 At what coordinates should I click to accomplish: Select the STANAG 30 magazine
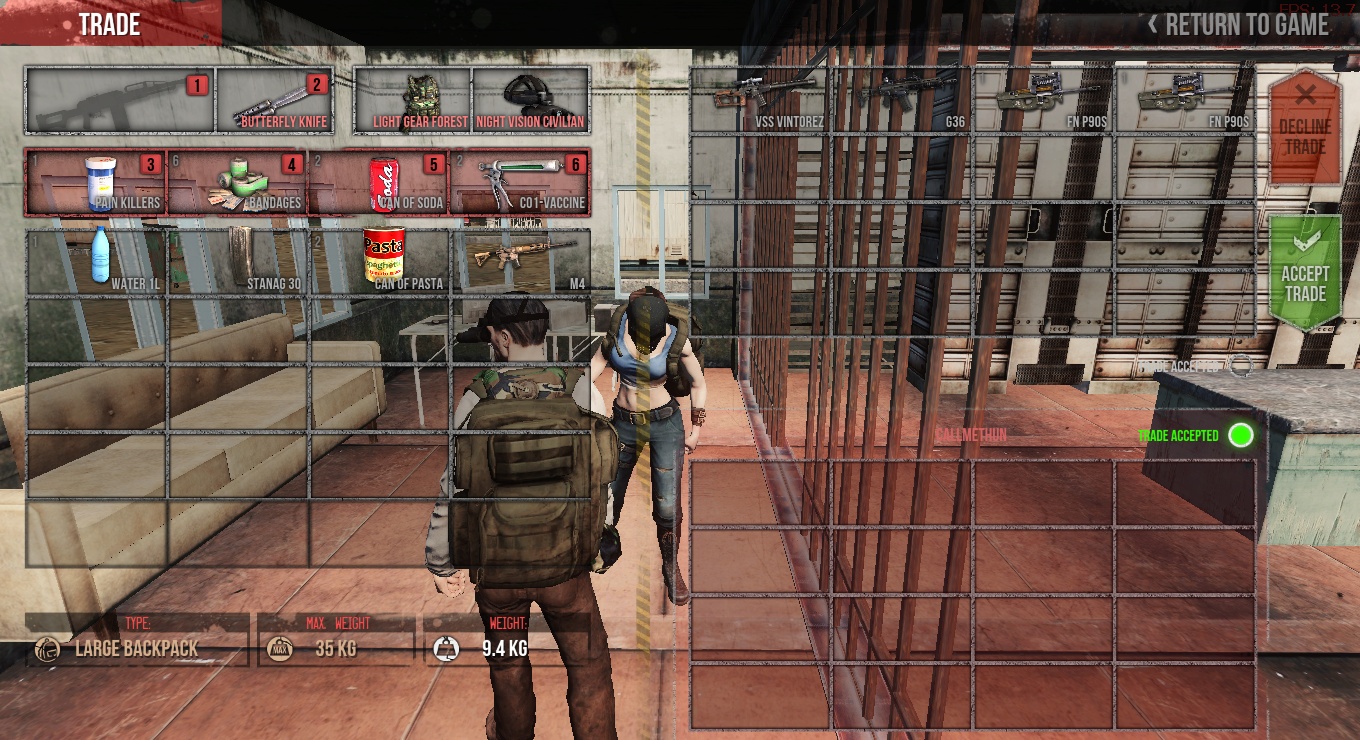[239, 261]
